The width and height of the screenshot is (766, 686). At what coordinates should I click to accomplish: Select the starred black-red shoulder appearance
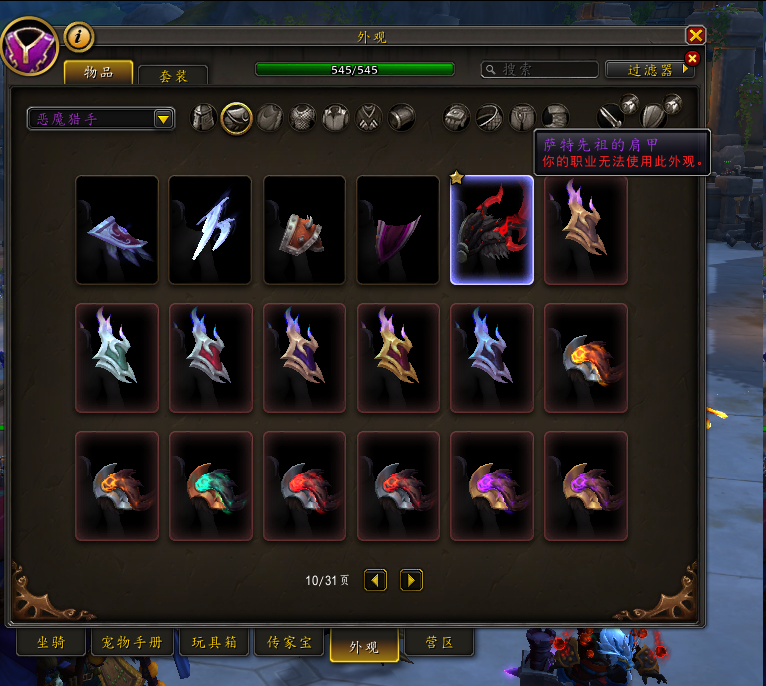(x=491, y=230)
